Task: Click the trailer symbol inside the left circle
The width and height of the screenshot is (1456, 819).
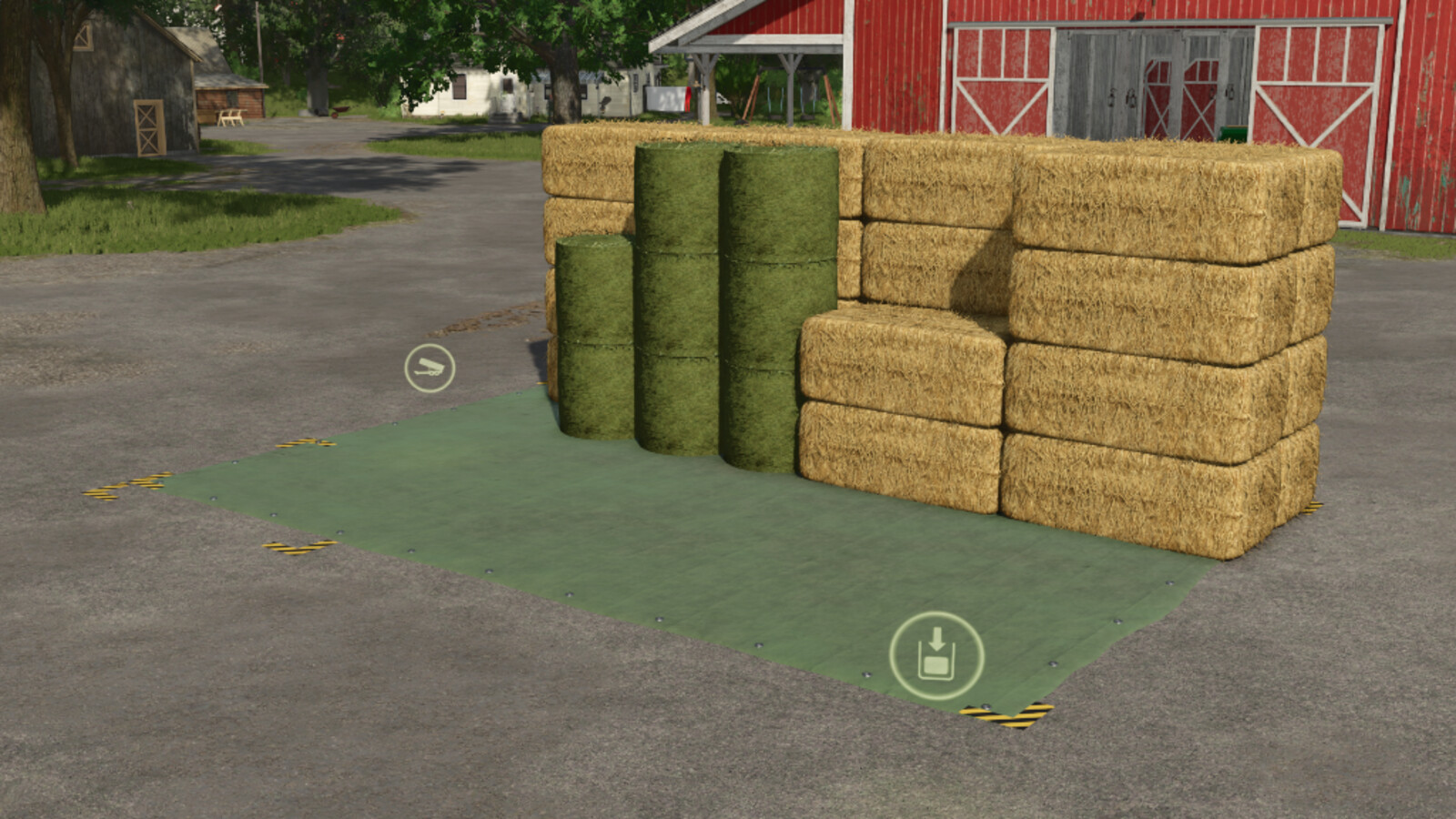Action: (x=428, y=368)
